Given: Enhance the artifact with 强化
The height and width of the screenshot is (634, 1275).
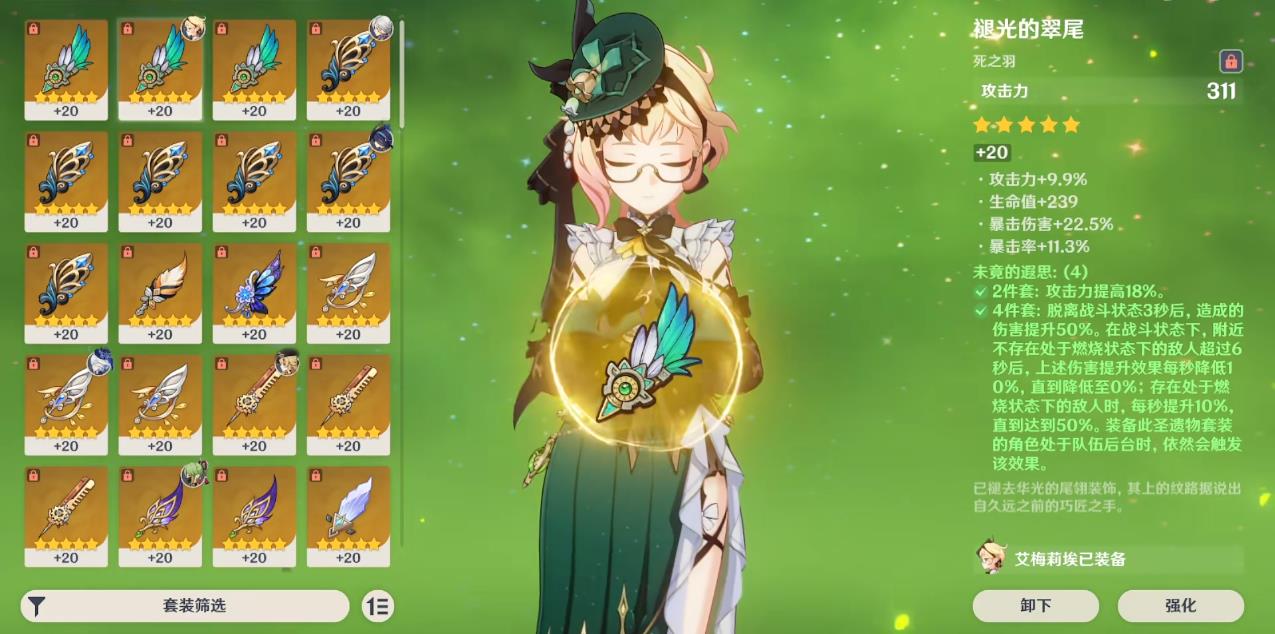Looking at the screenshot, I should coord(1180,605).
